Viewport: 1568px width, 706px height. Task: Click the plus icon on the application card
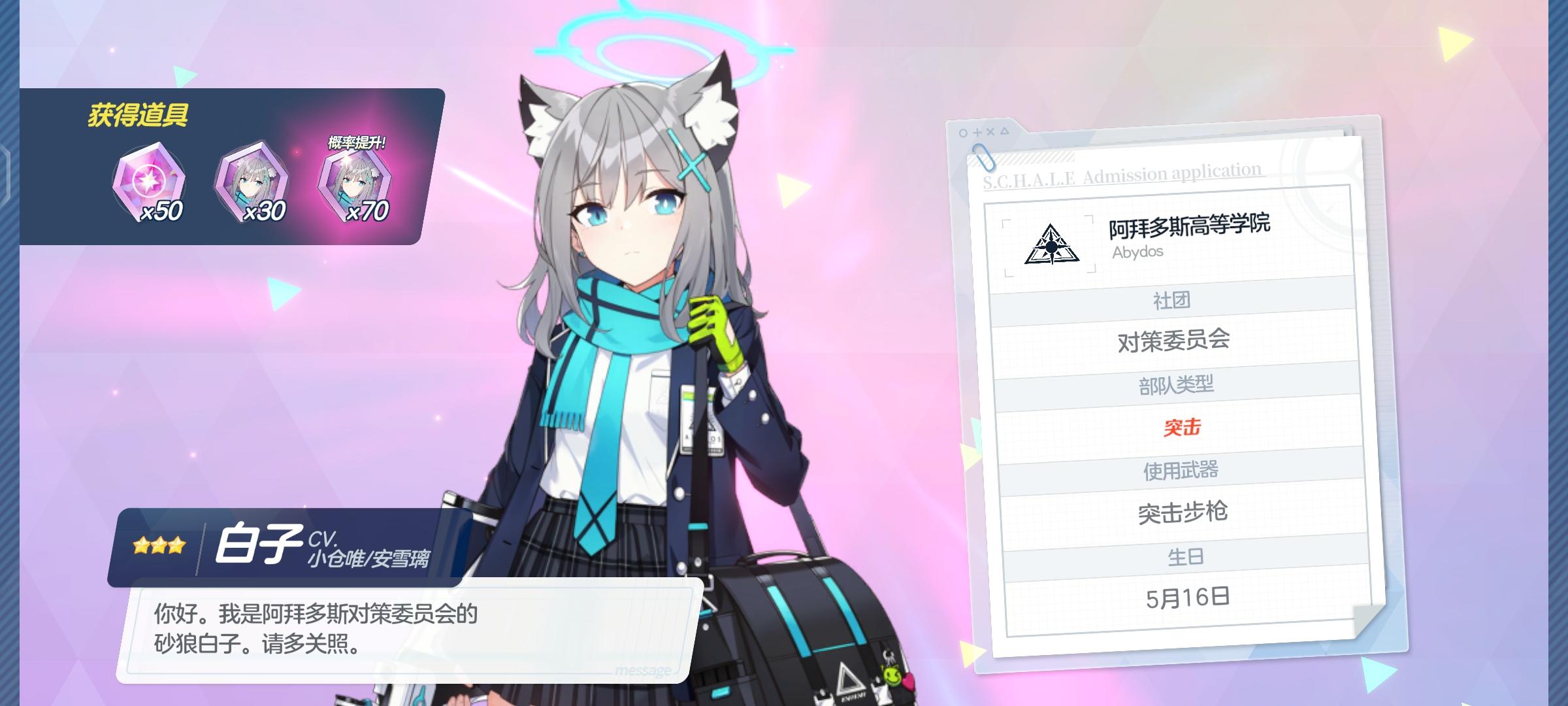pyautogui.click(x=978, y=132)
